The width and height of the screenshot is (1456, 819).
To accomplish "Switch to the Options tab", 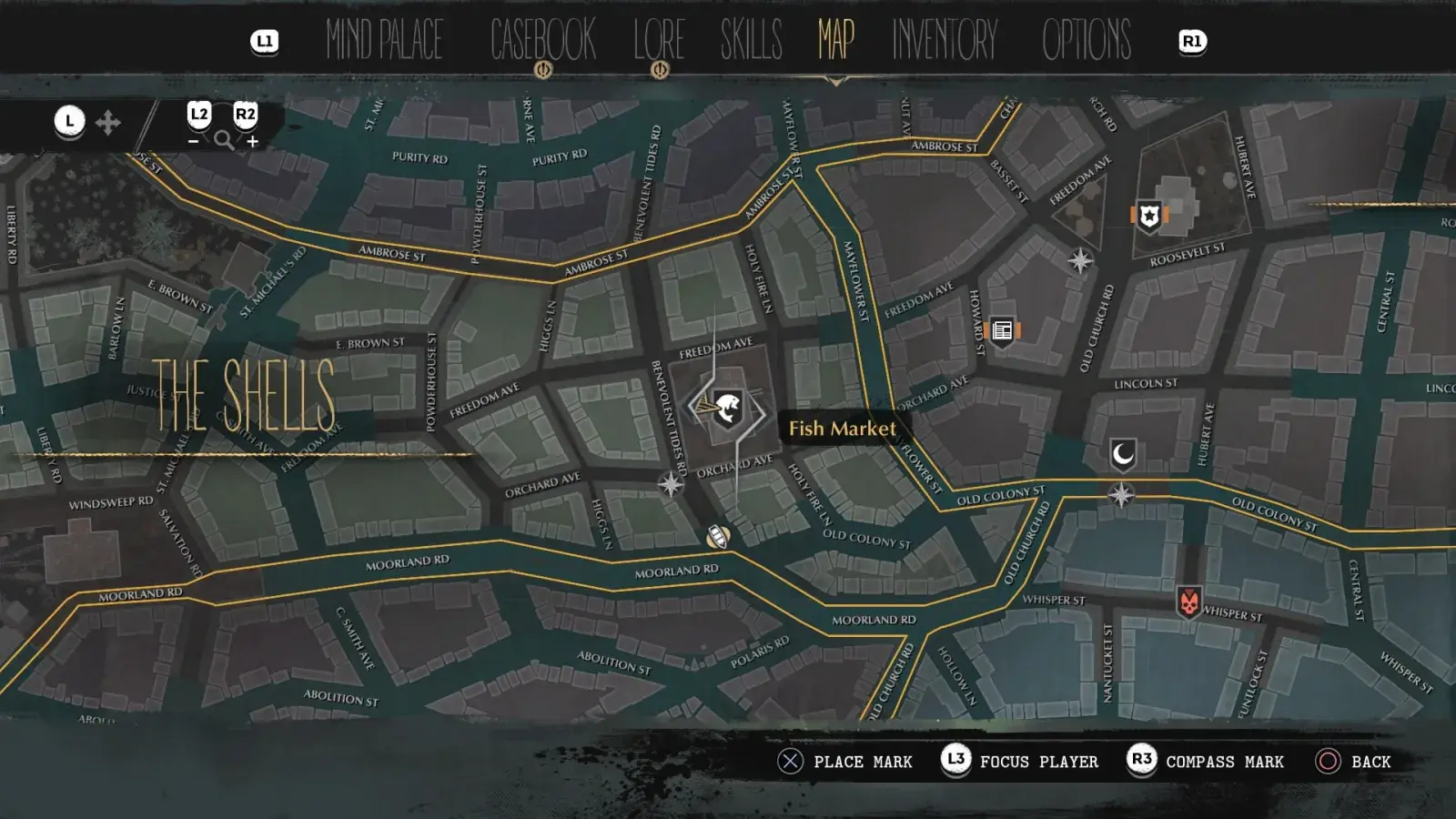I will pos(1087,40).
